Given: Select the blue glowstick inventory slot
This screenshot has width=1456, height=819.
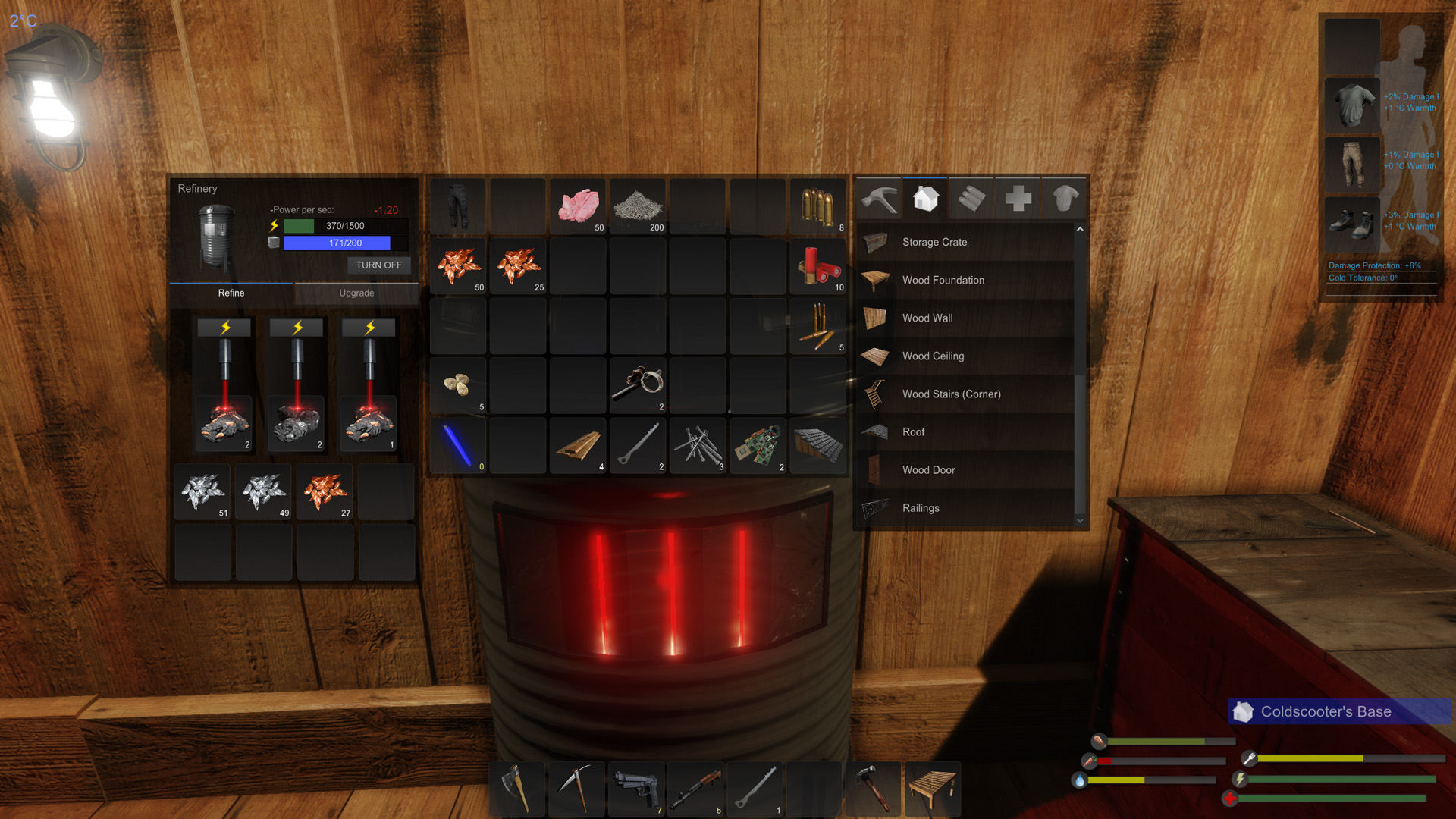Looking at the screenshot, I should point(458,446).
